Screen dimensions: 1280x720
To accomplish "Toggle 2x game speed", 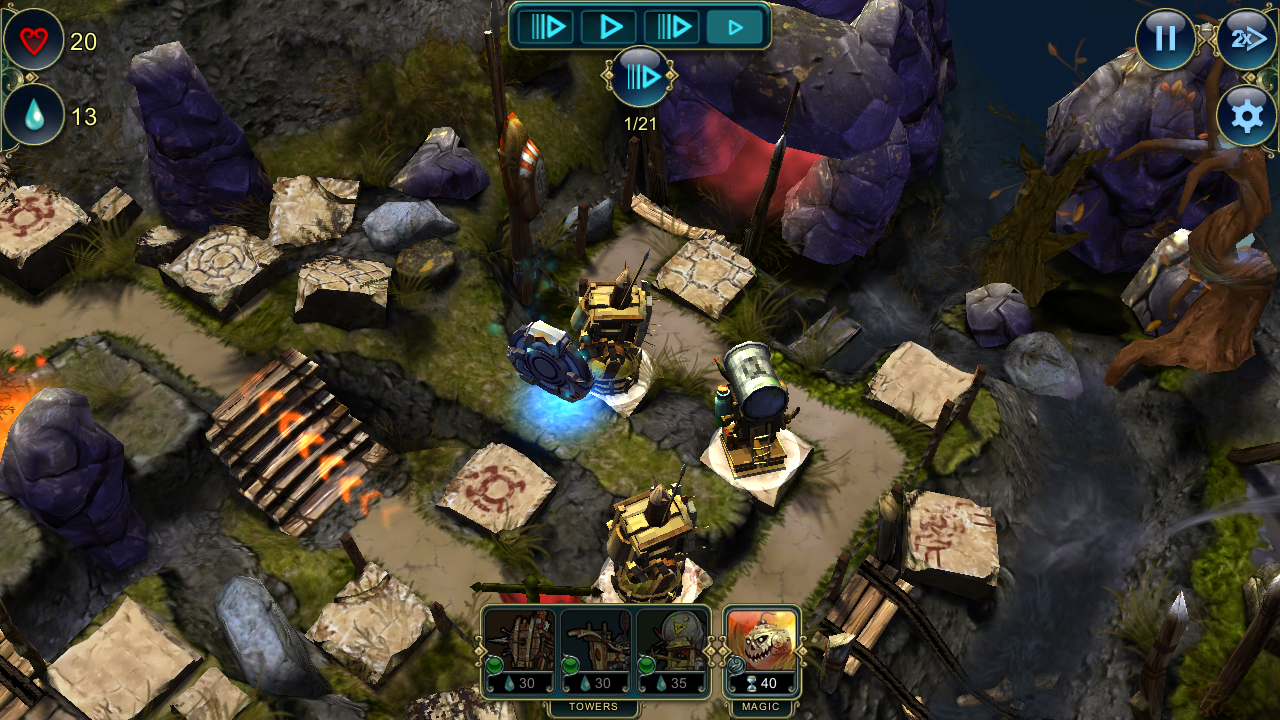I will point(1246,39).
